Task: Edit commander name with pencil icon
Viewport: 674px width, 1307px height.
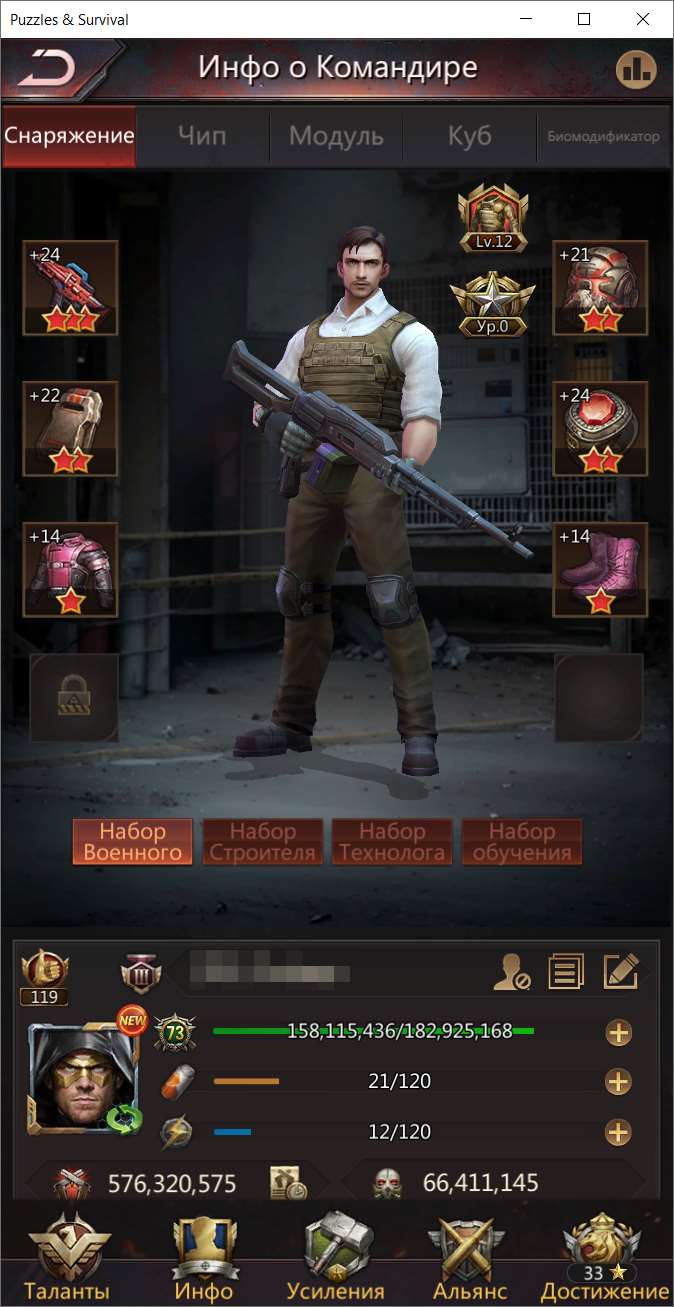Action: click(620, 971)
